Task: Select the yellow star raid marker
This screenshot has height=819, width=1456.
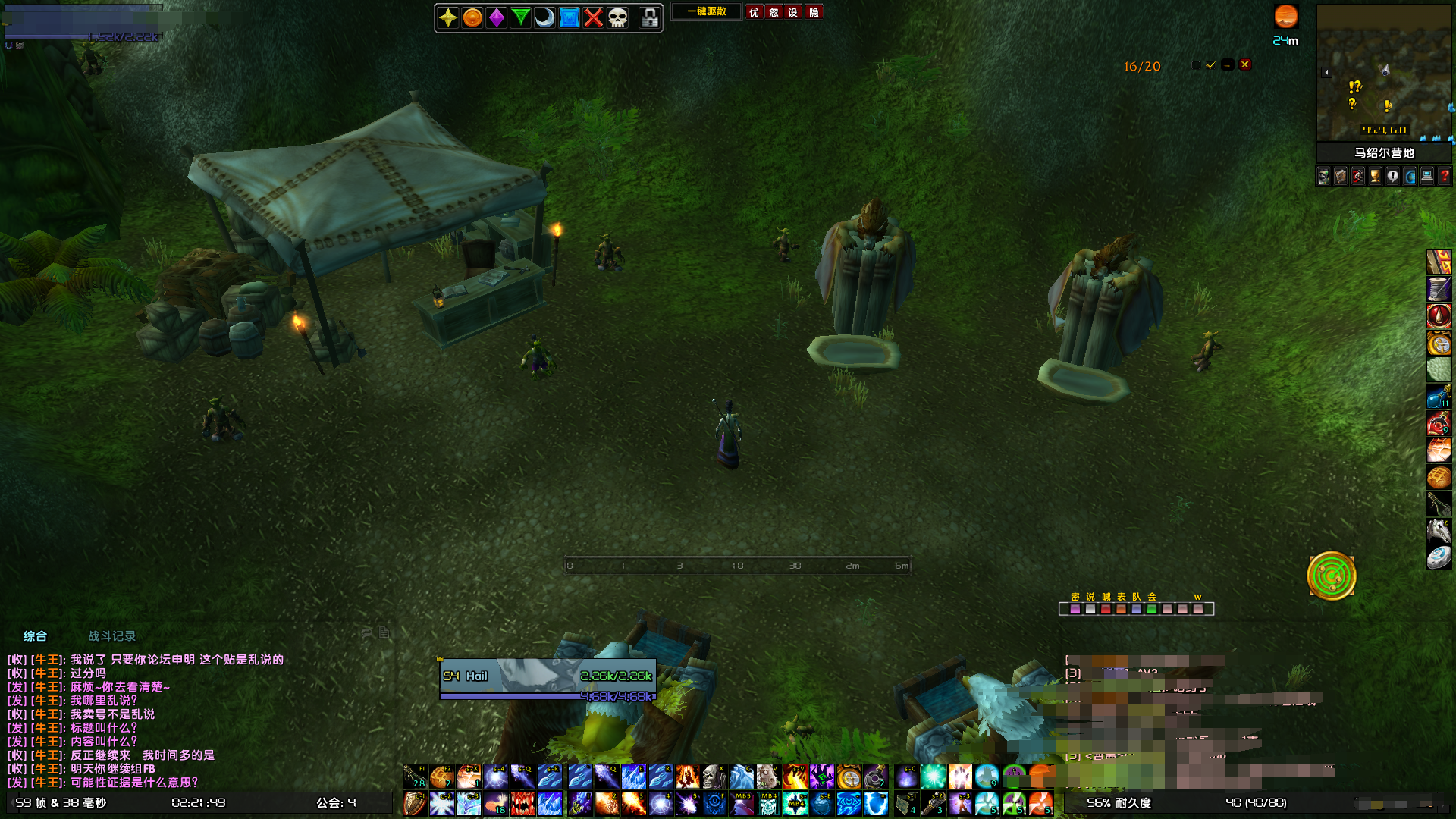Action: point(448,18)
